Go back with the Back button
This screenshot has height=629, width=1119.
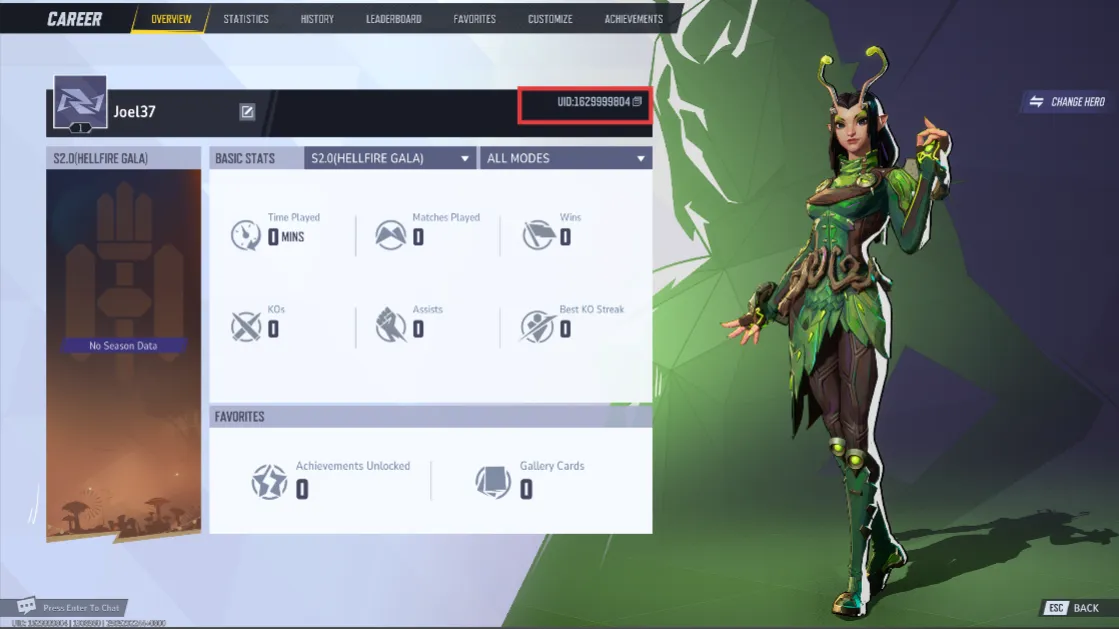tap(1075, 608)
